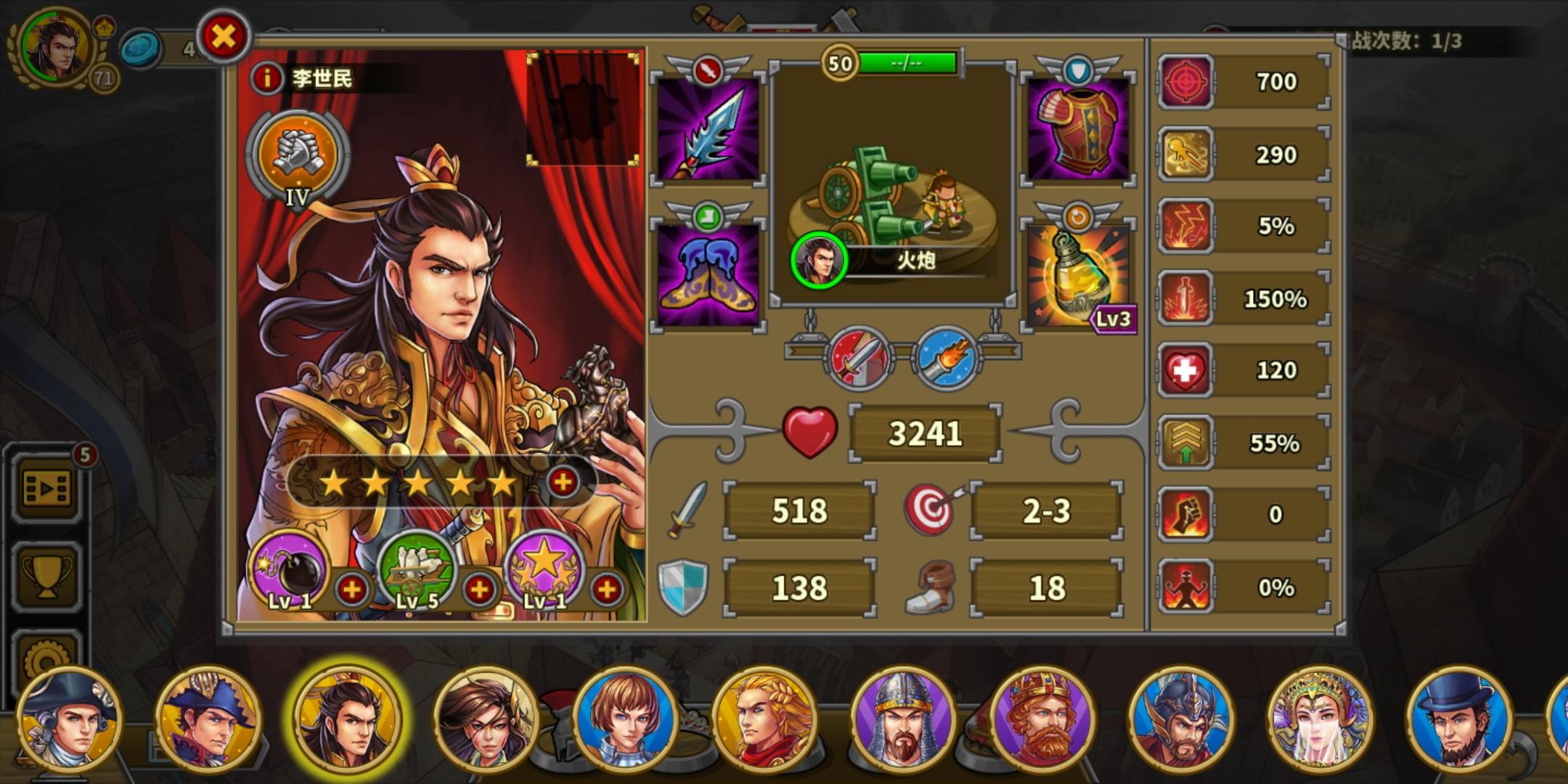Tap the level 50 experience bar
Screen dimensions: 1568x784
[907, 63]
